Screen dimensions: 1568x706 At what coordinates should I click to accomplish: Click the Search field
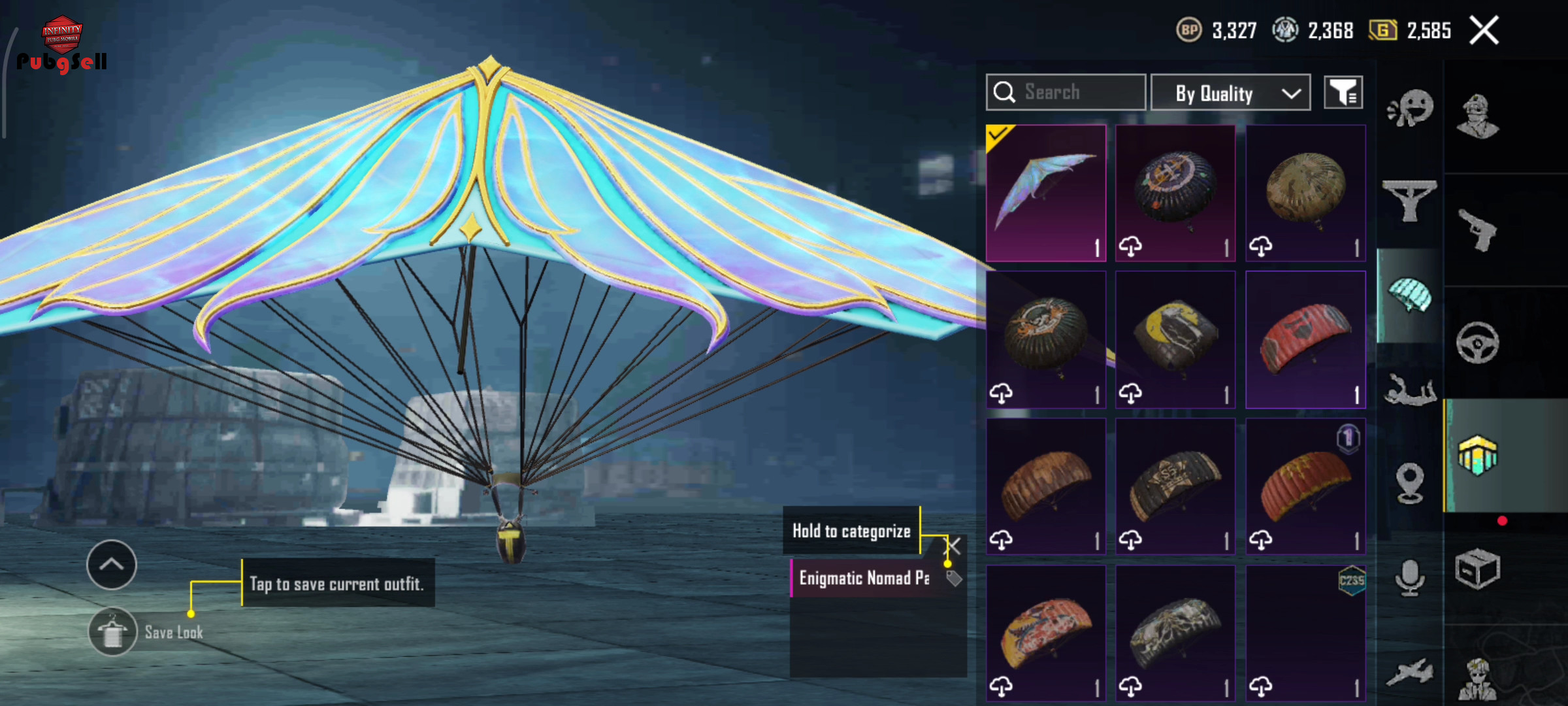tap(1066, 92)
